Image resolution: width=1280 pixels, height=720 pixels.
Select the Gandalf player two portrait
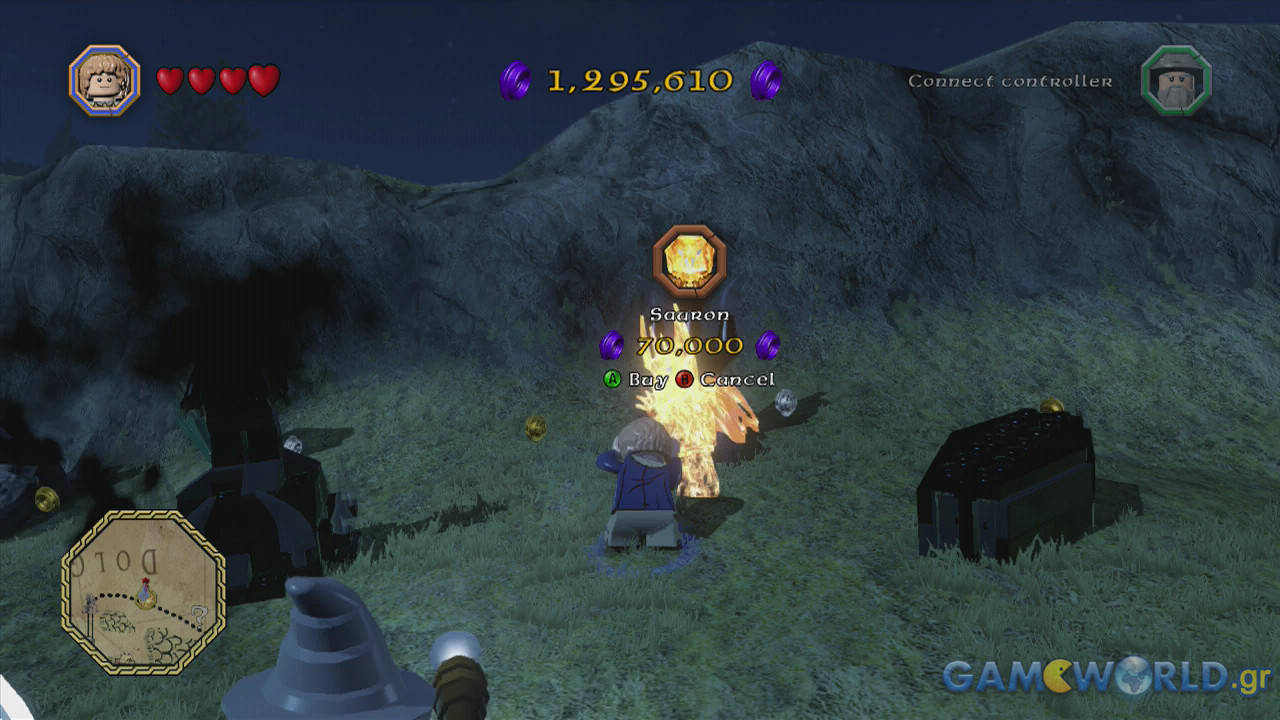pyautogui.click(x=1175, y=81)
